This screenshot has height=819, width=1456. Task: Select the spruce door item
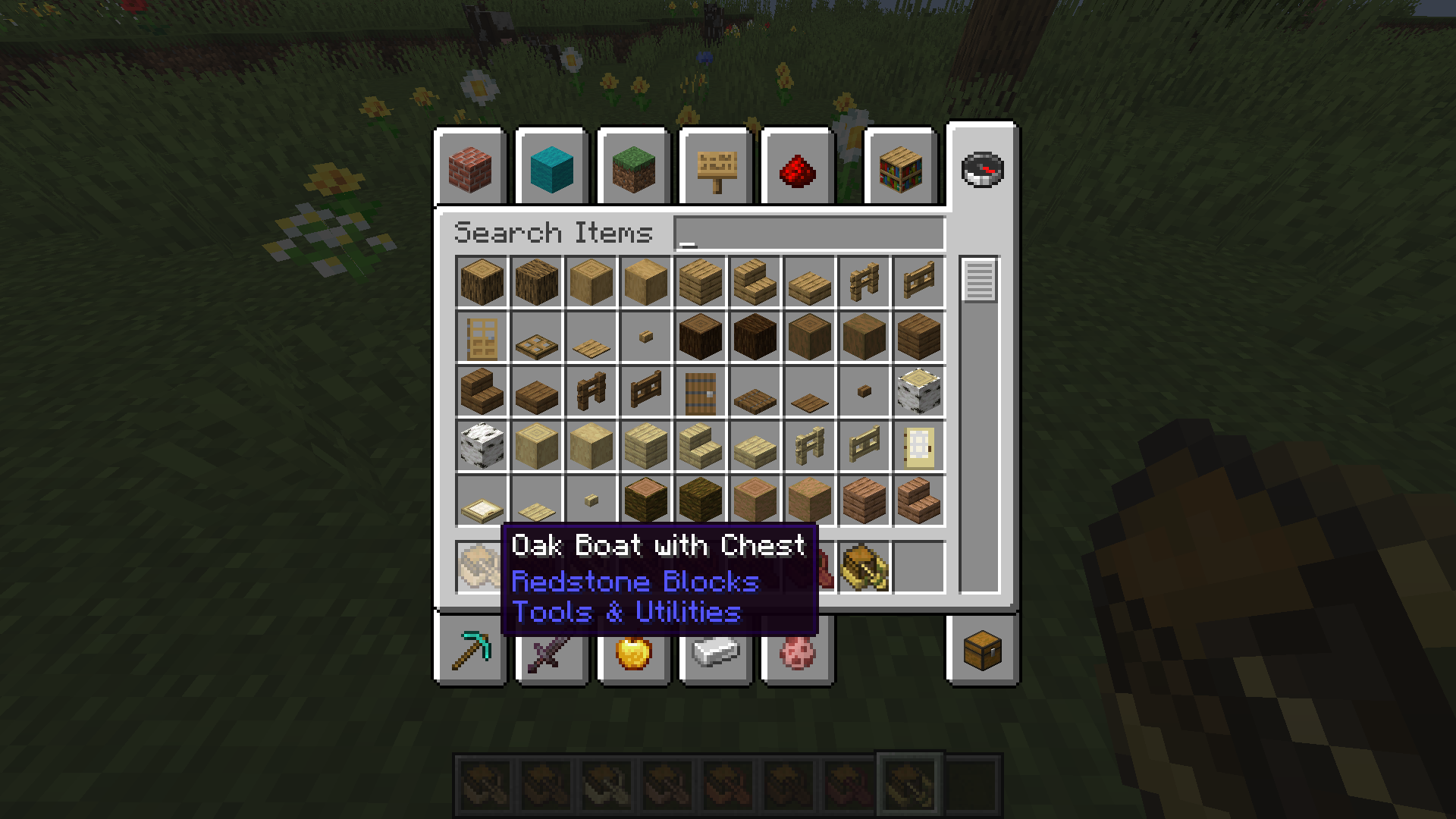pos(700,391)
